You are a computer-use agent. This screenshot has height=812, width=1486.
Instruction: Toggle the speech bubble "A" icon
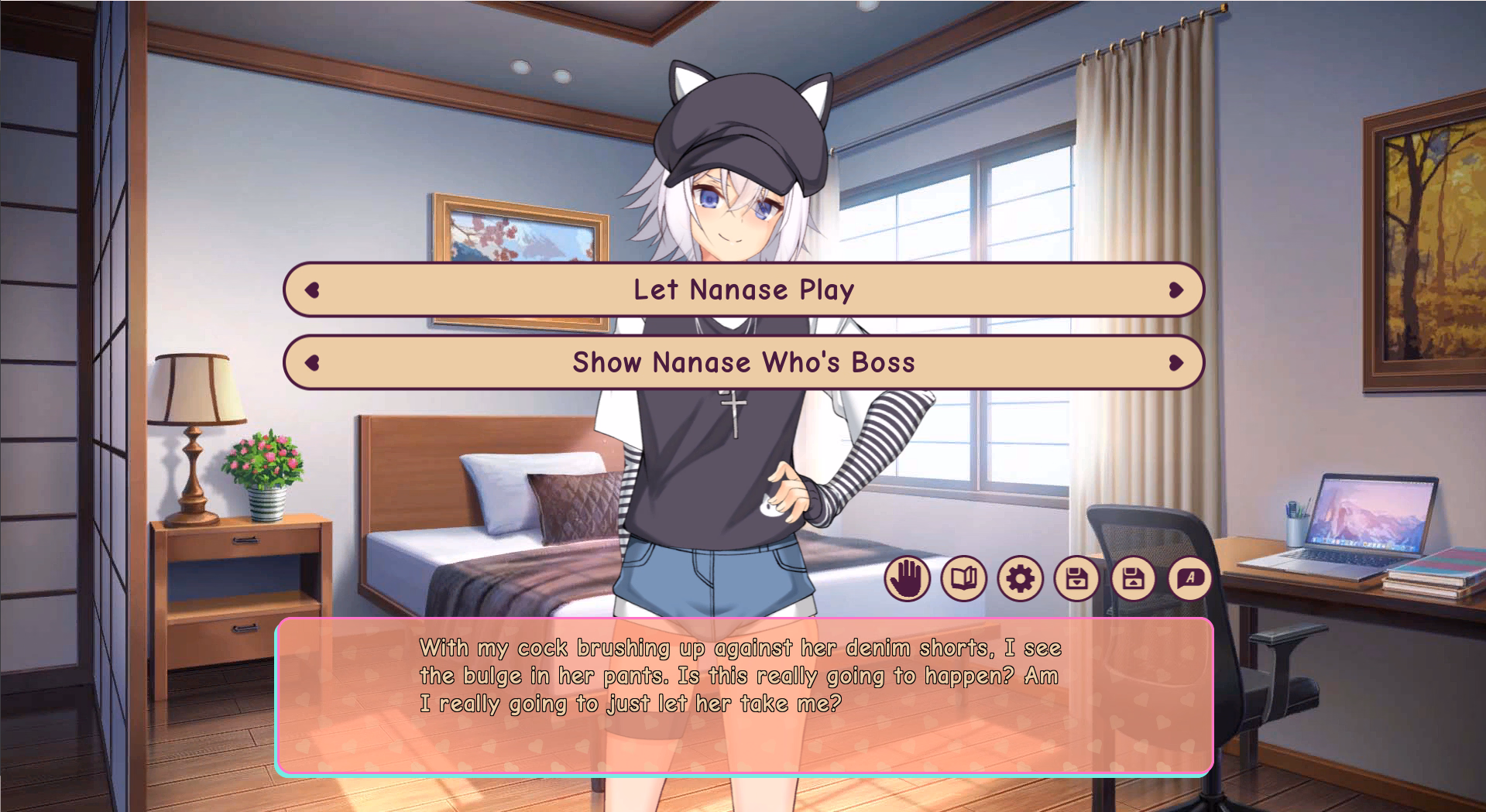tap(1189, 578)
